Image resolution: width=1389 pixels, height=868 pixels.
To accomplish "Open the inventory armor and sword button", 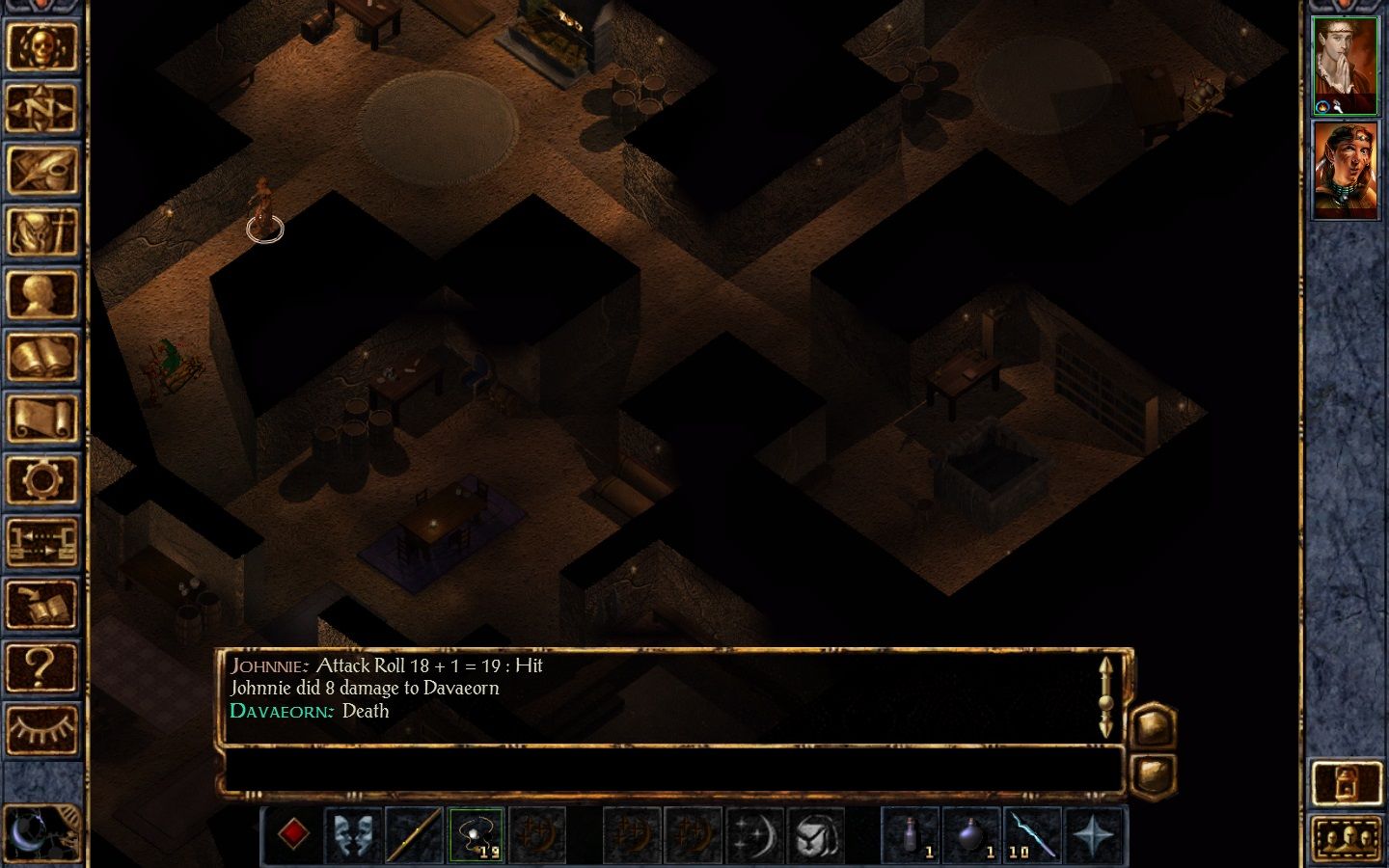I will (41, 232).
